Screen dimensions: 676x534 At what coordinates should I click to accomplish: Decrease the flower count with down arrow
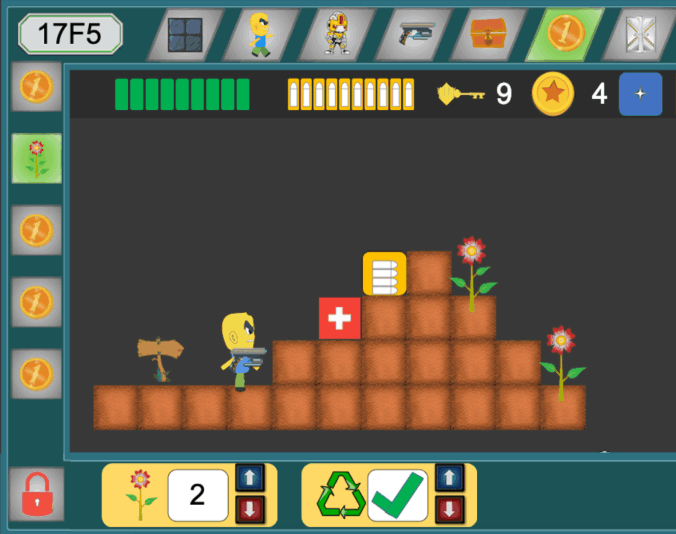point(248,510)
